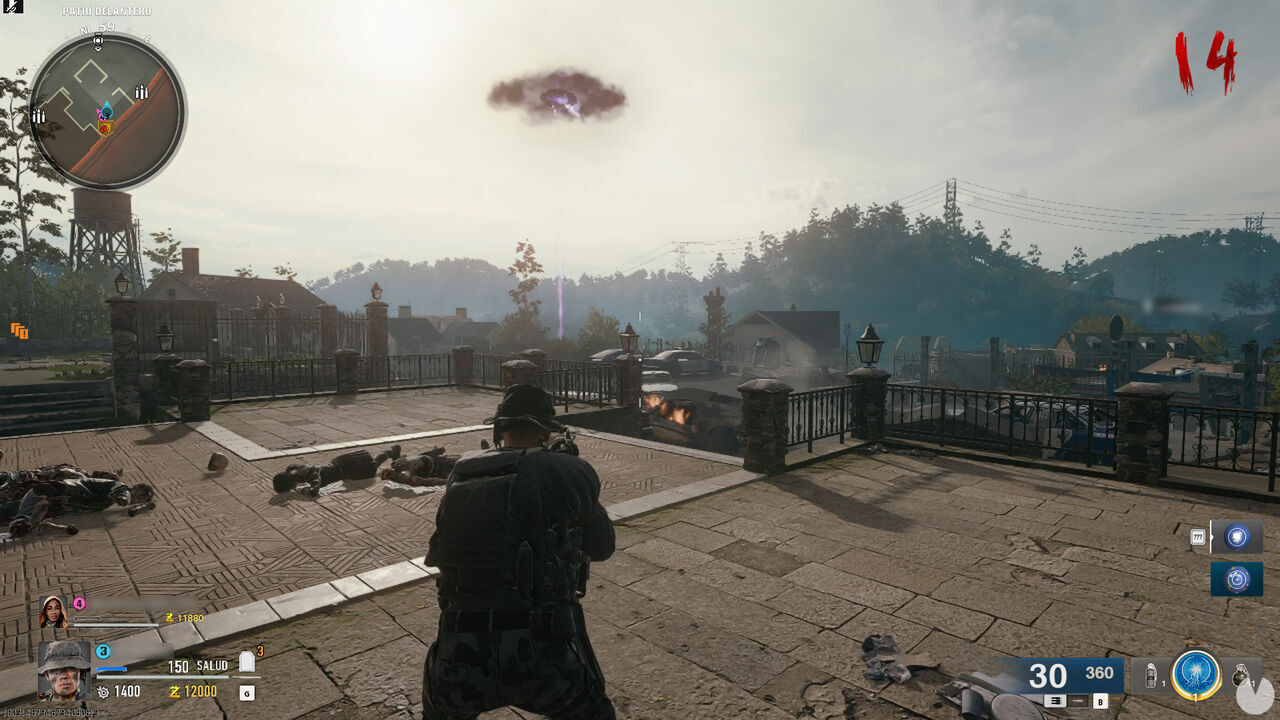Click the blue health bar above 150 SALUD
Image resolution: width=1280 pixels, height=720 pixels.
(x=111, y=668)
